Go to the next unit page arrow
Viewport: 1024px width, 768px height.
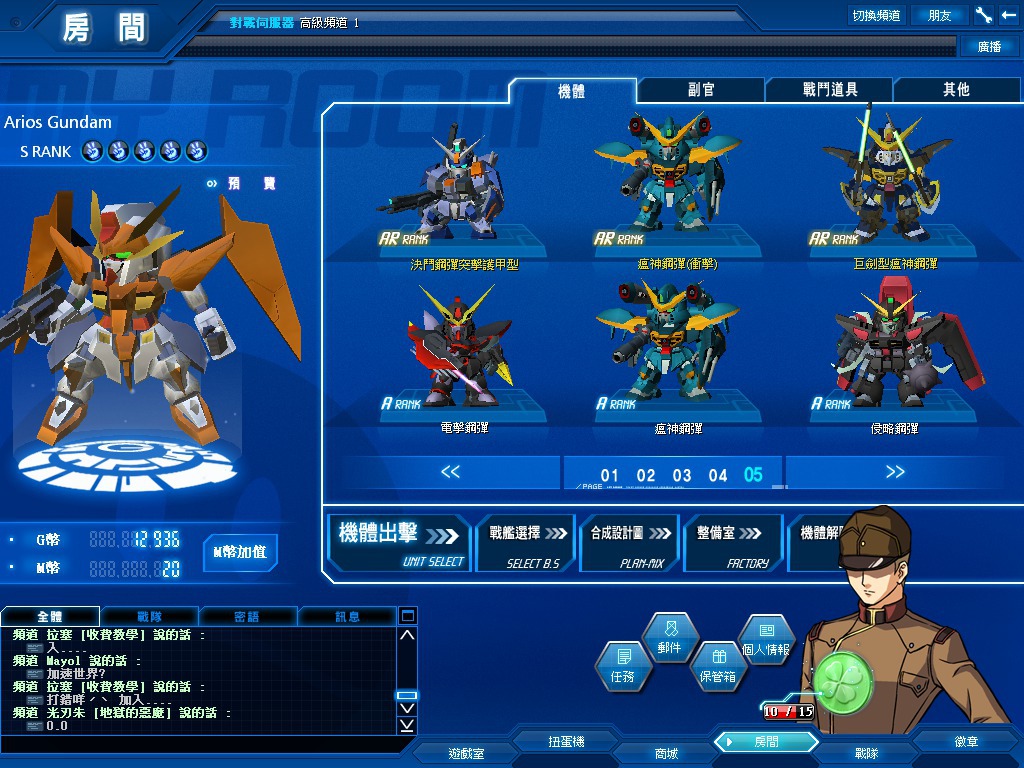[895, 472]
